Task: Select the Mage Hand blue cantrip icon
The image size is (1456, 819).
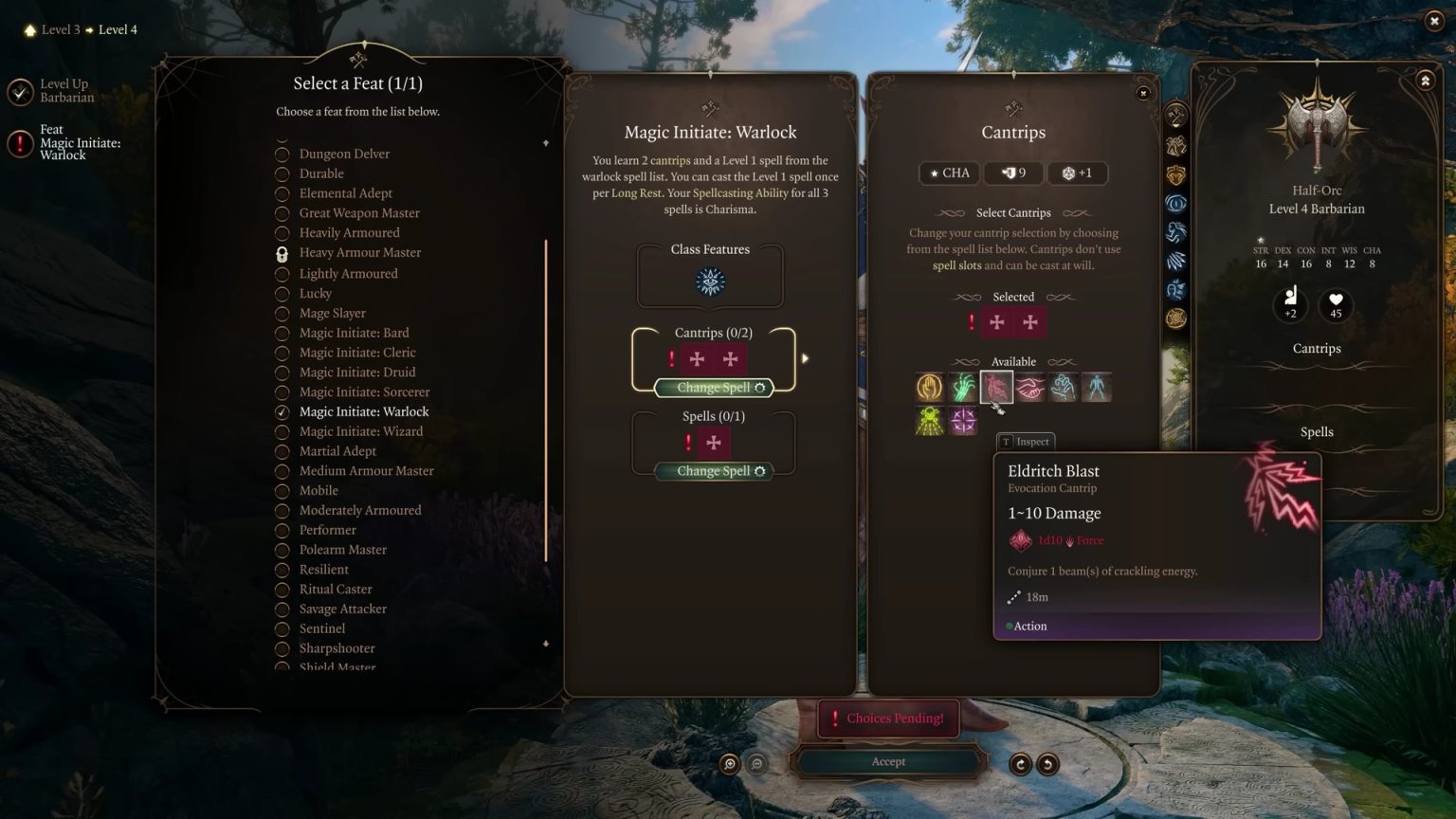Action: click(1063, 387)
